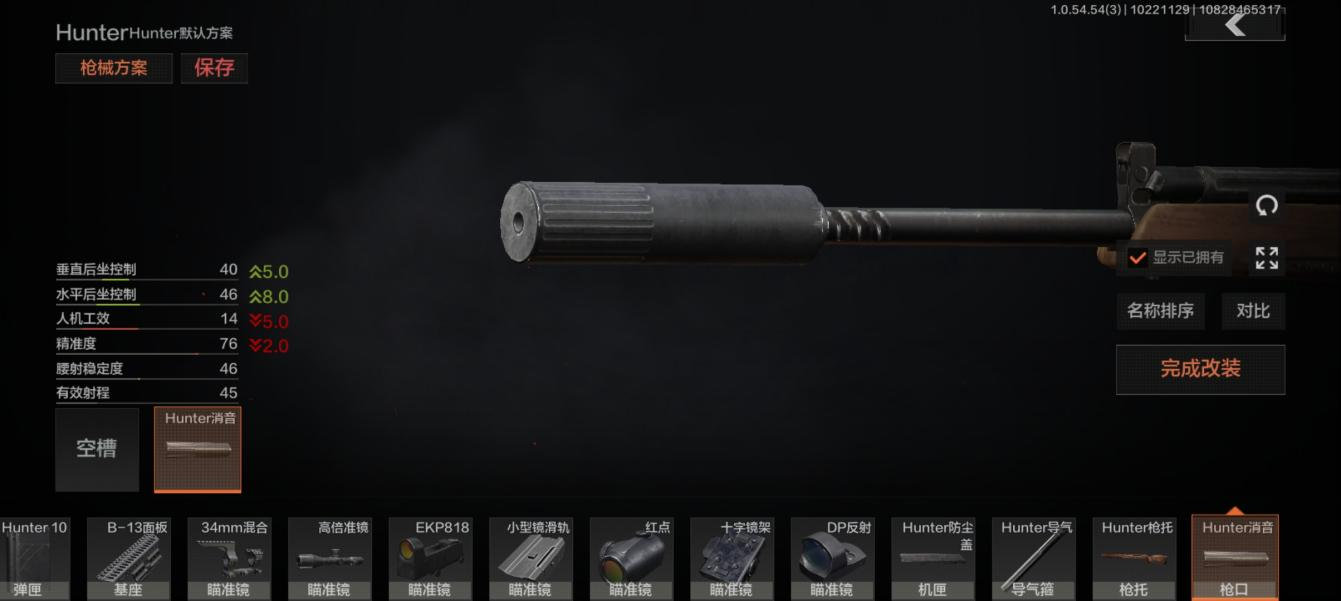The height and width of the screenshot is (601, 1341).
Task: Pick the 34mm混合 scope slot
Action: (x=229, y=558)
